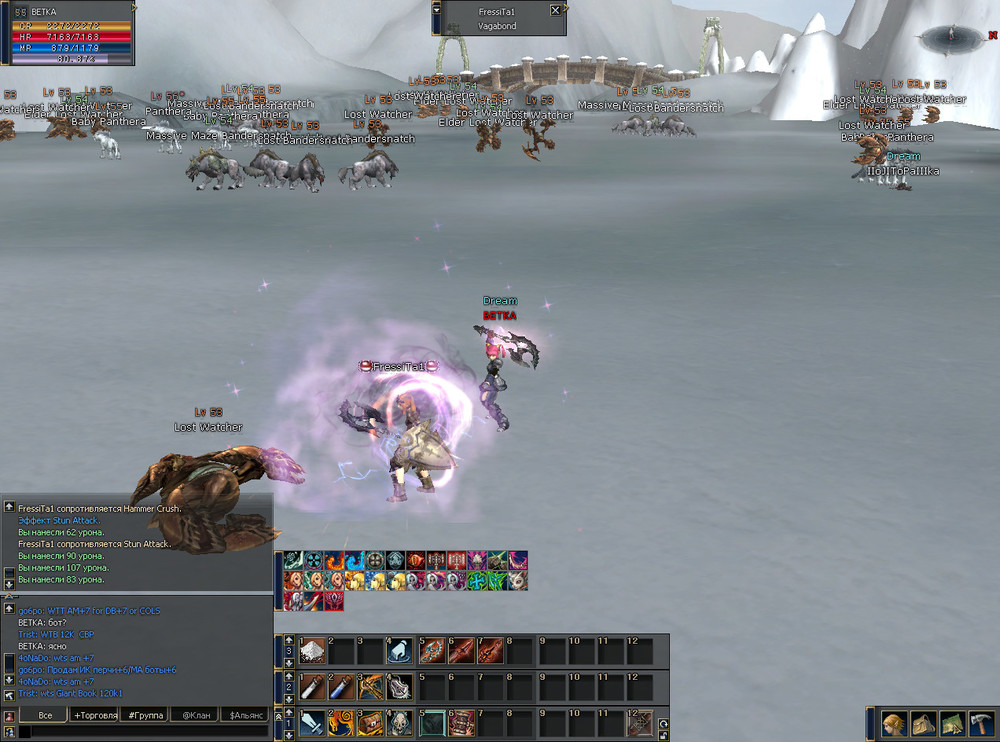Open the character face menu icon

[893, 723]
